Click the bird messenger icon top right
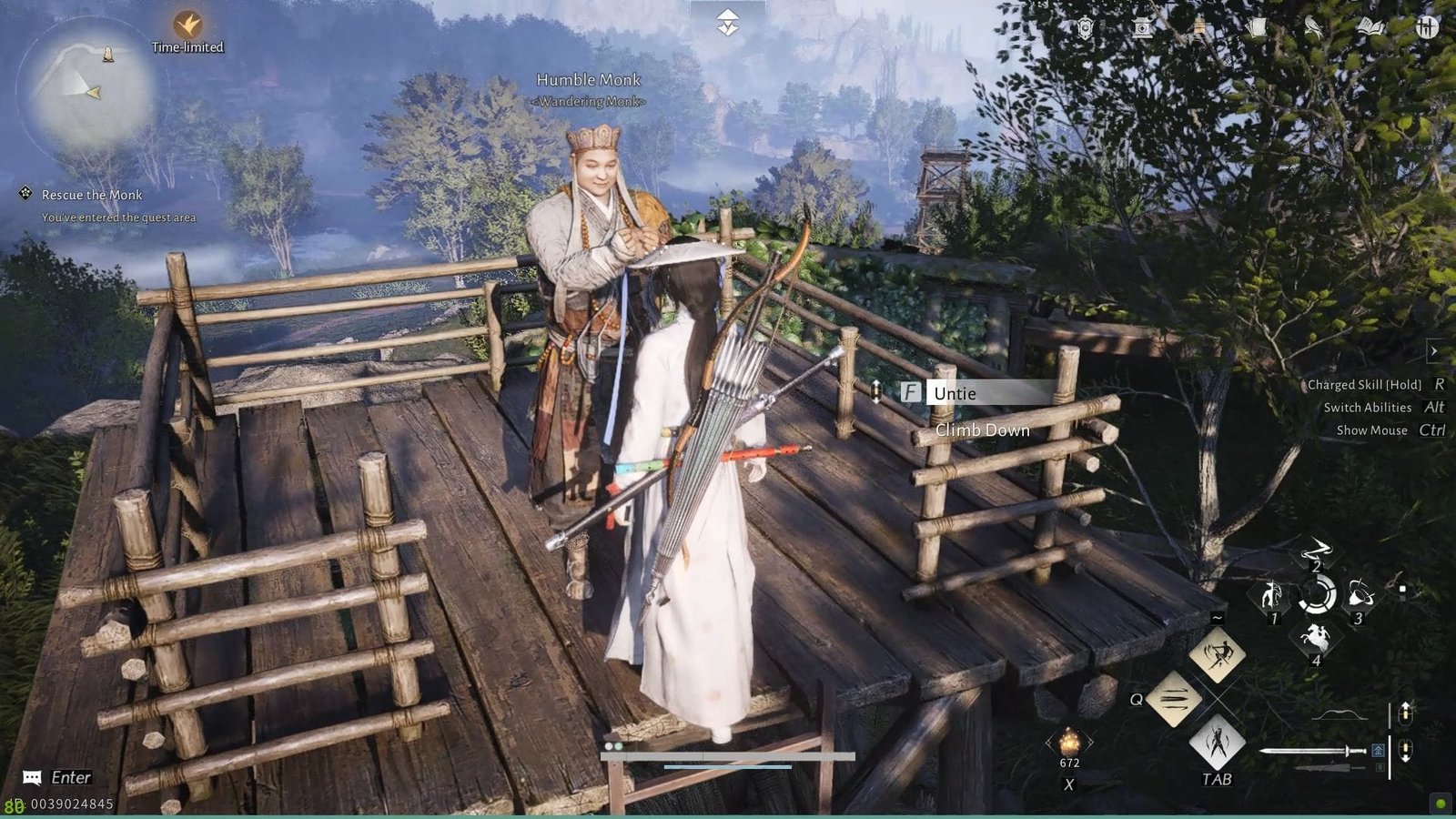The width and height of the screenshot is (1456, 819). 1313,27
